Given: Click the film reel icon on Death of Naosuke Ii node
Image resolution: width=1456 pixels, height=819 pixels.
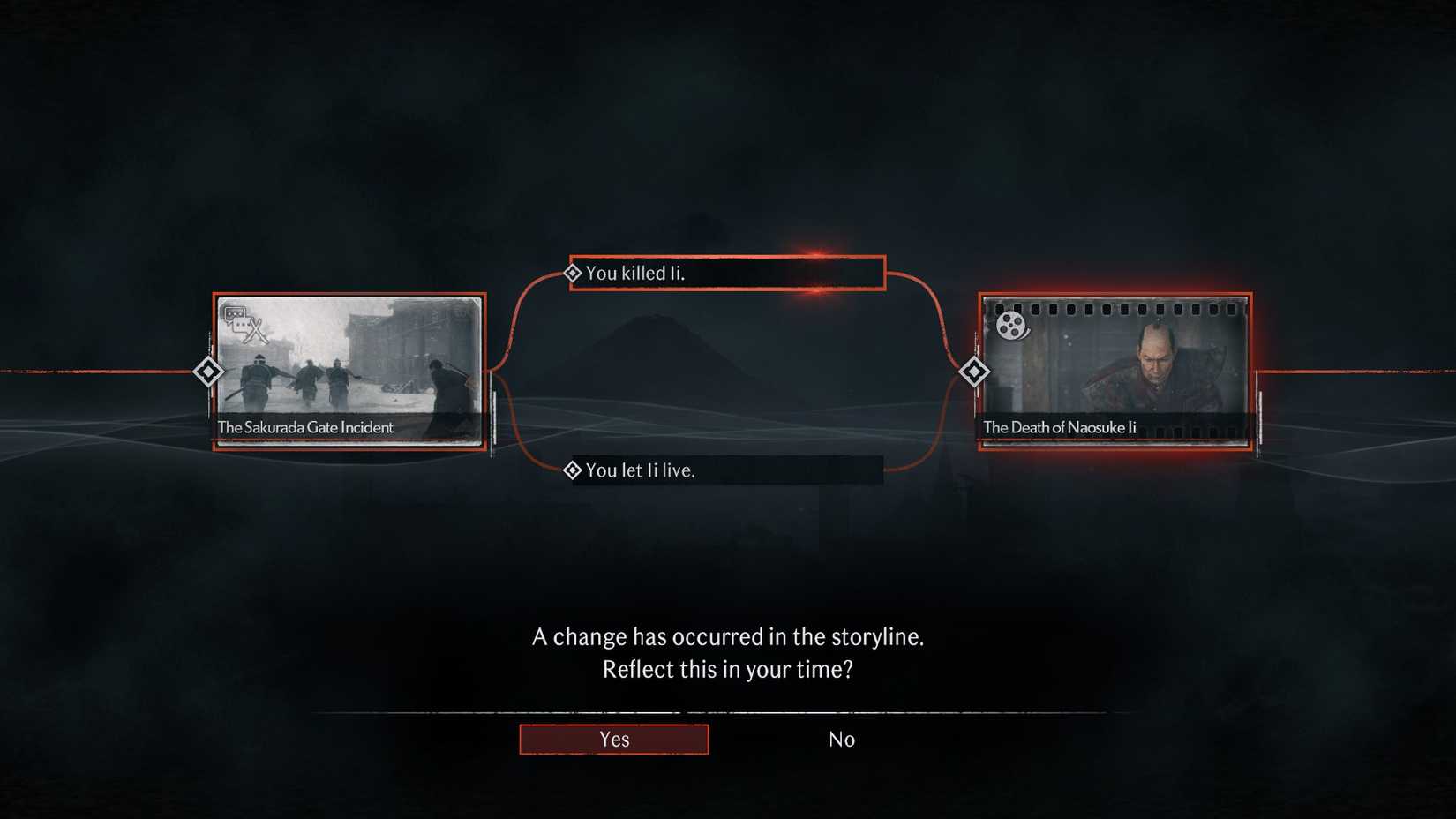Looking at the screenshot, I should pyautogui.click(x=1009, y=326).
